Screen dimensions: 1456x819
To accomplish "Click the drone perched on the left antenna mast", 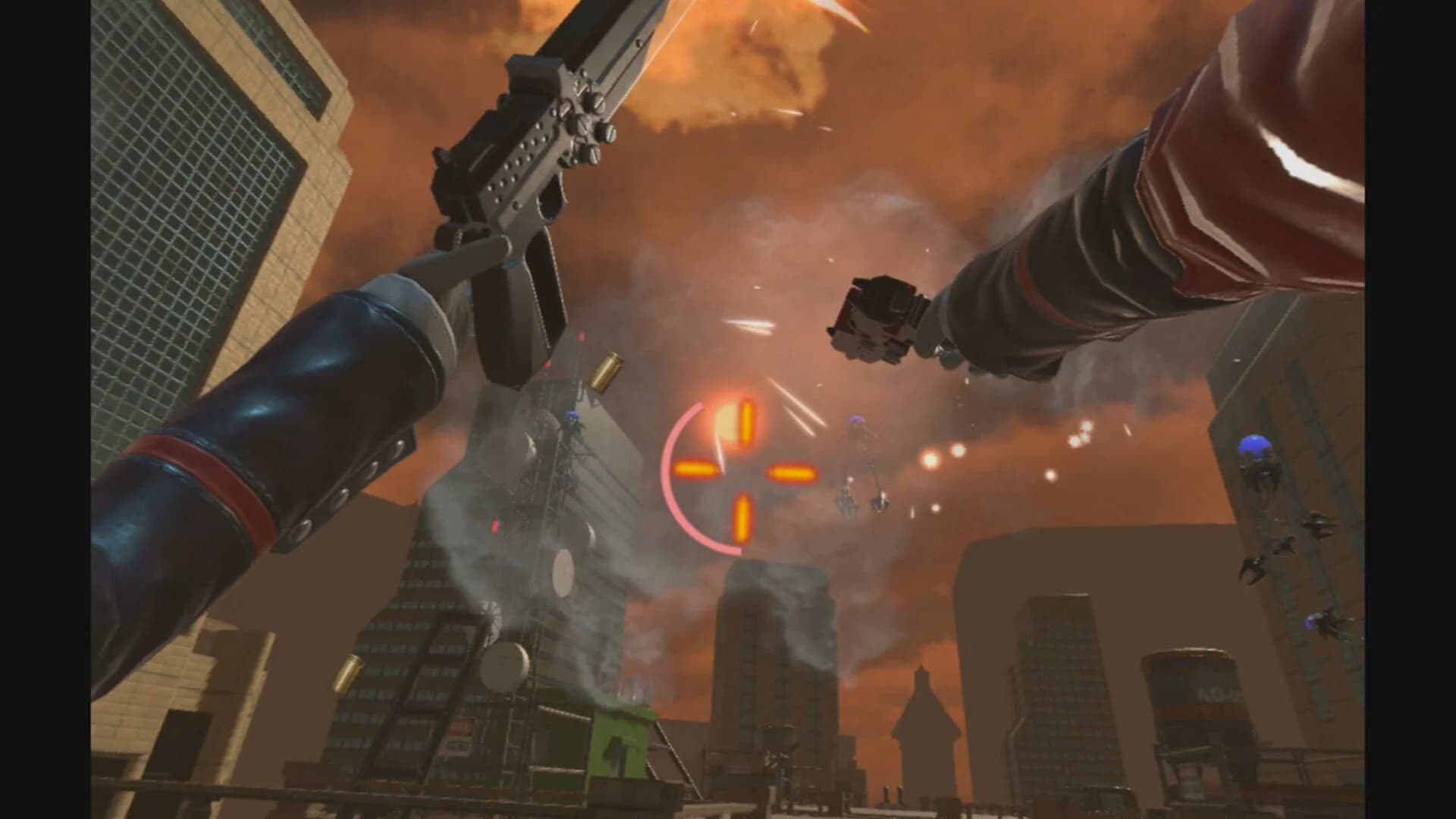I will [x=573, y=419].
